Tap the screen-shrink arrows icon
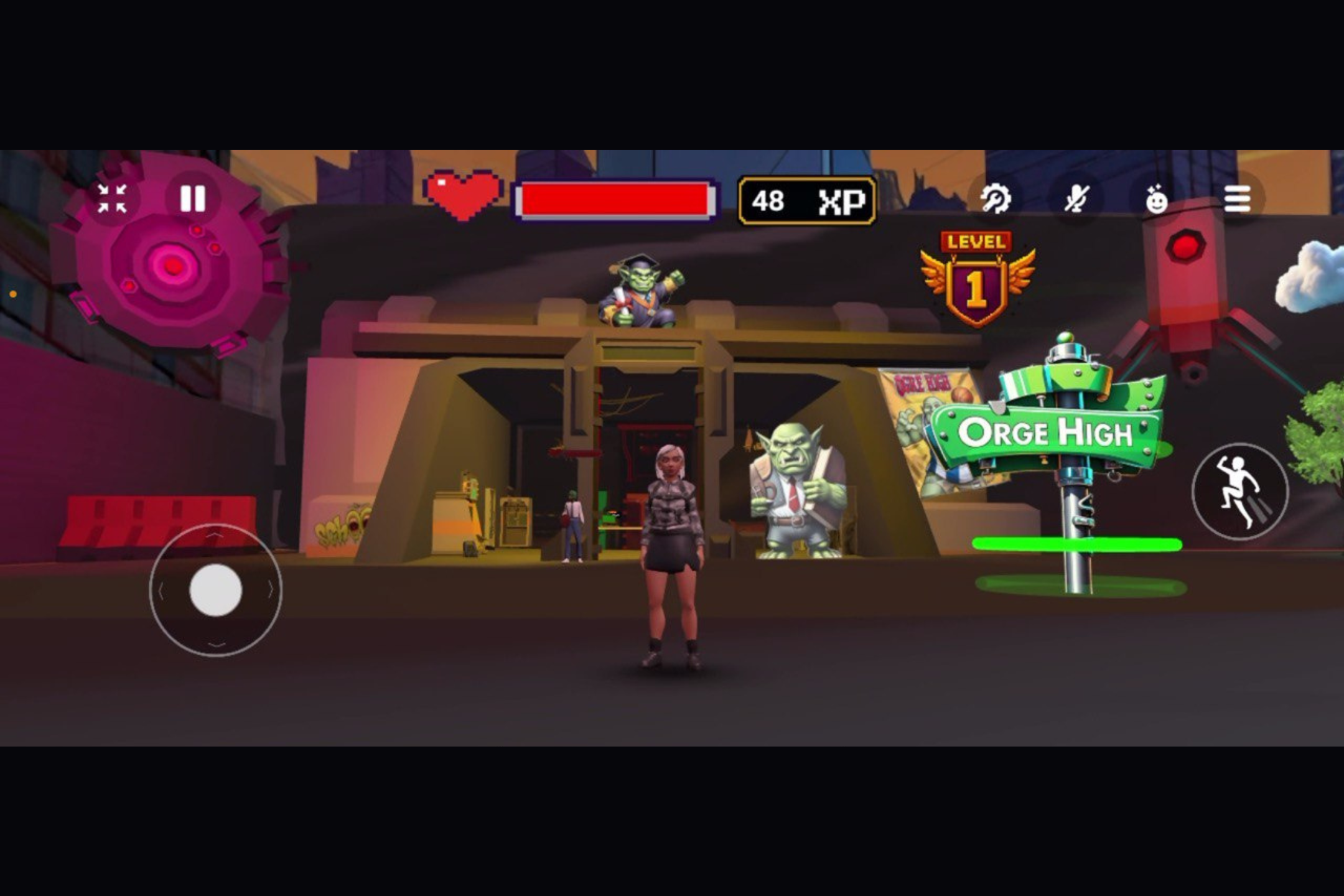 click(x=111, y=199)
